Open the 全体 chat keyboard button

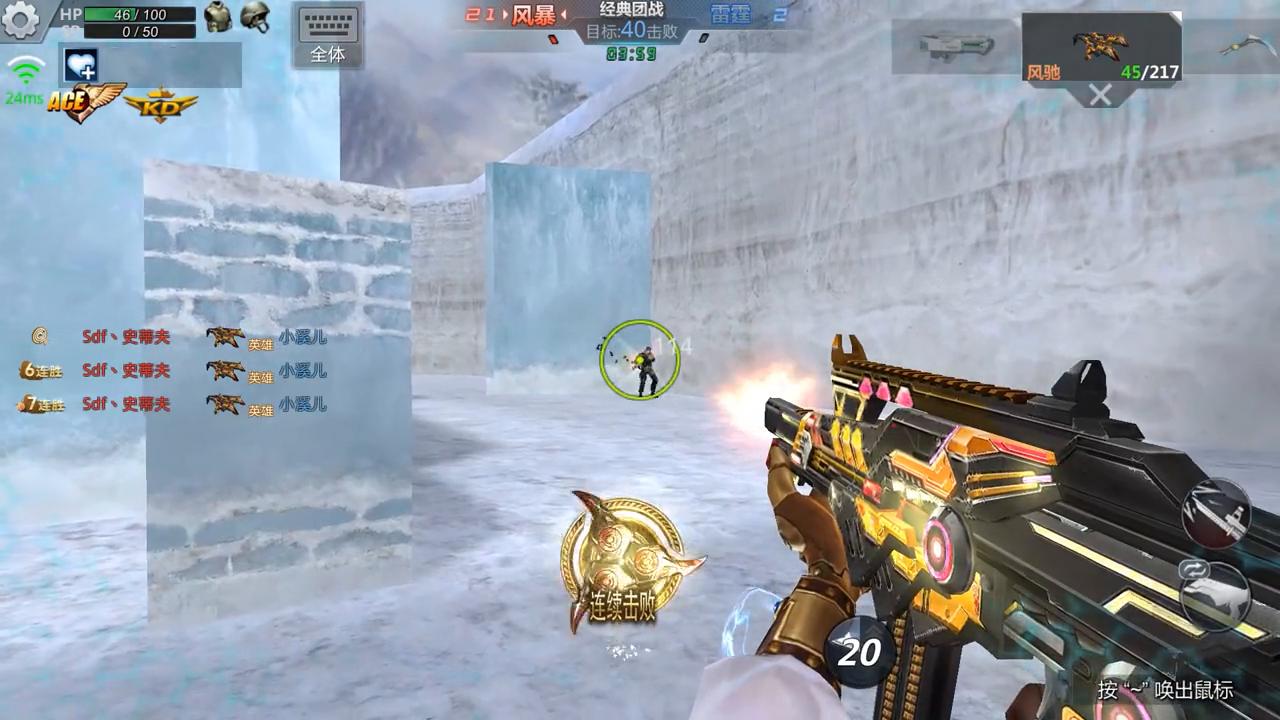(x=328, y=35)
